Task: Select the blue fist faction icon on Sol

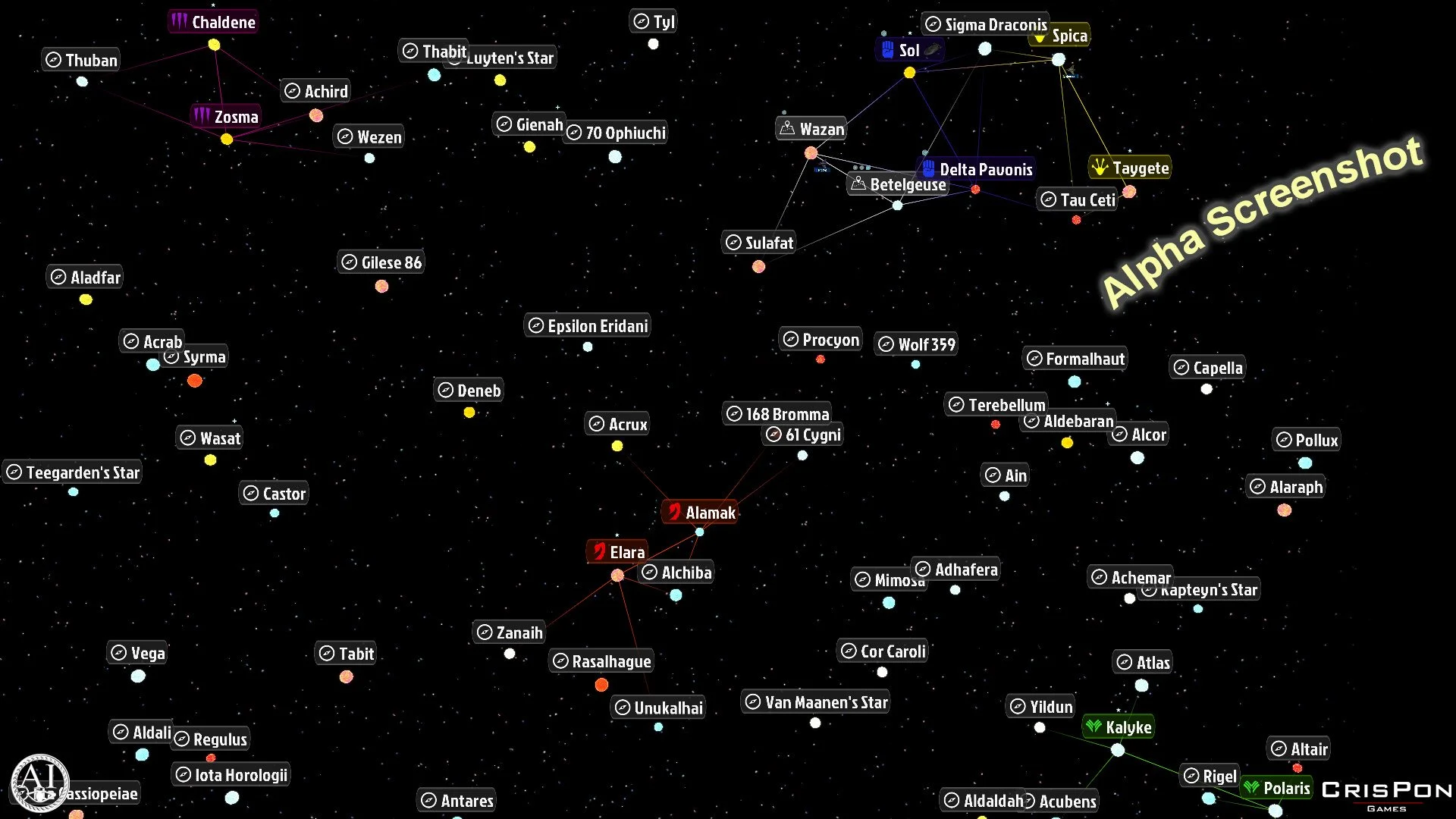Action: 887,50
